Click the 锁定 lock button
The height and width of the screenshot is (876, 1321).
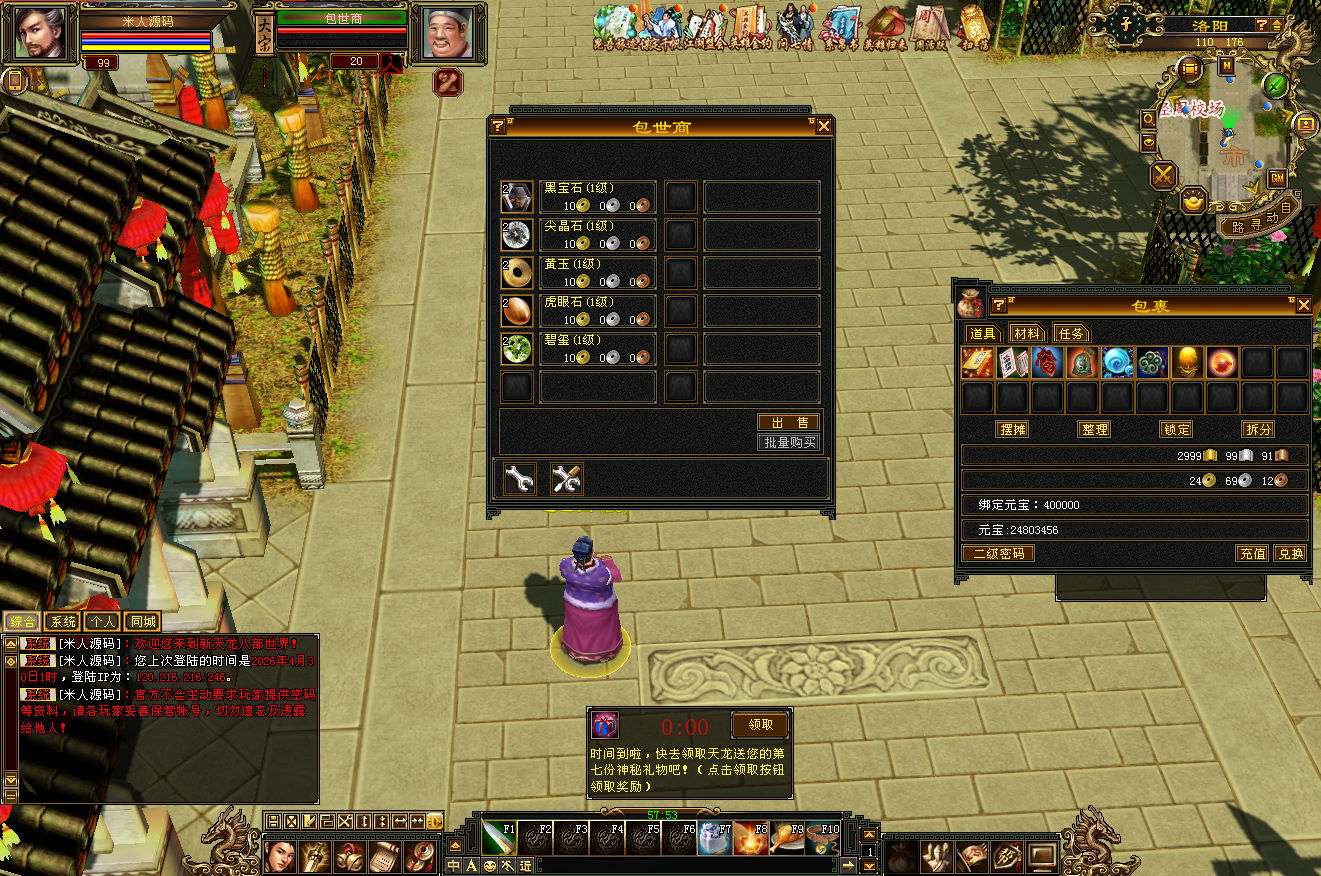pos(1177,429)
